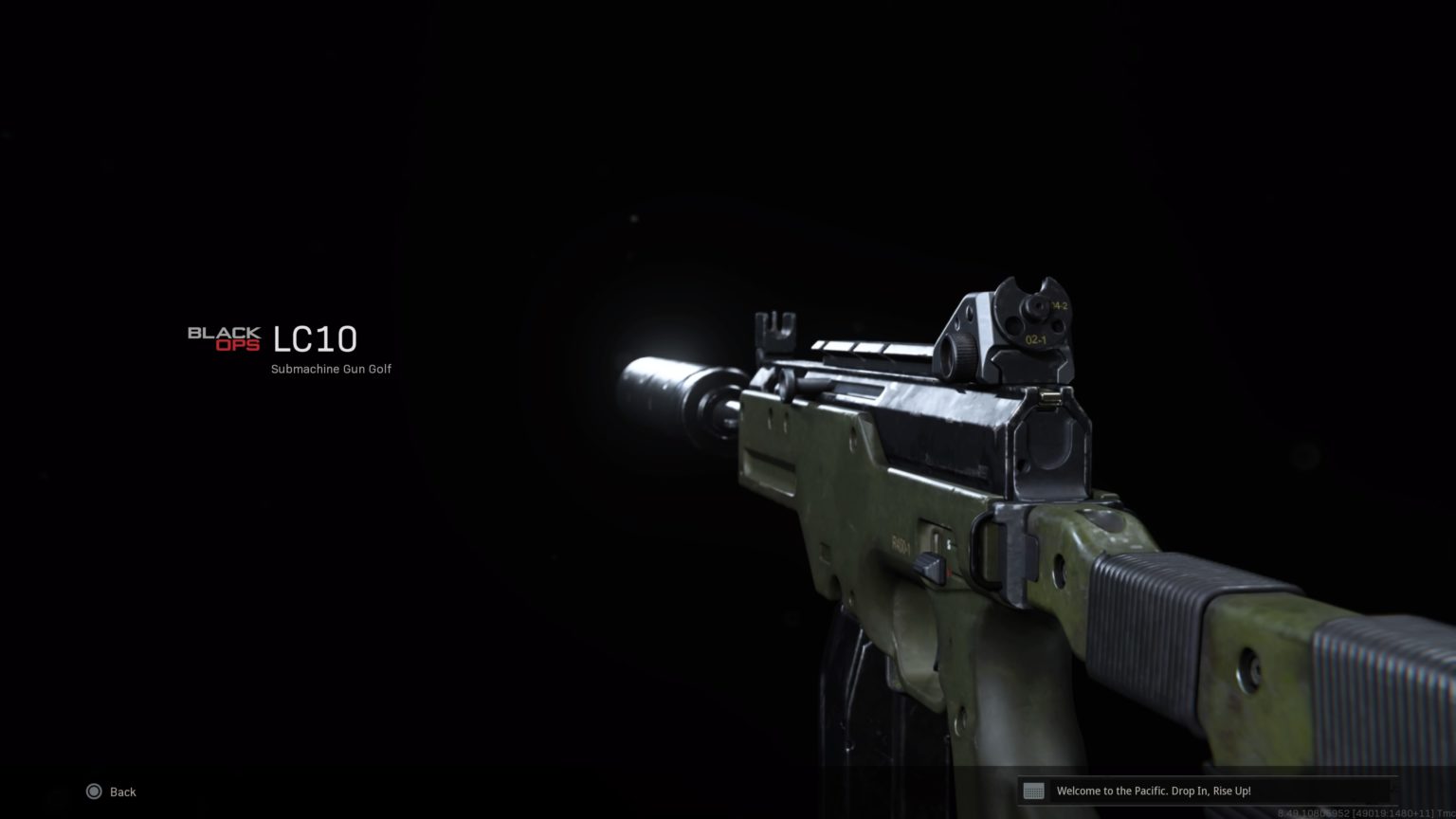Viewport: 1456px width, 819px height.
Task: Click the Submachine Gun Golf label
Action: click(x=331, y=369)
